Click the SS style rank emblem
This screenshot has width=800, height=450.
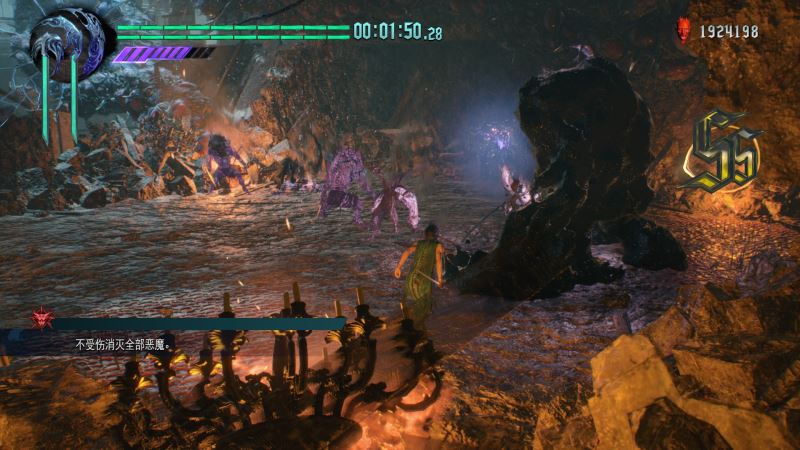coord(718,153)
